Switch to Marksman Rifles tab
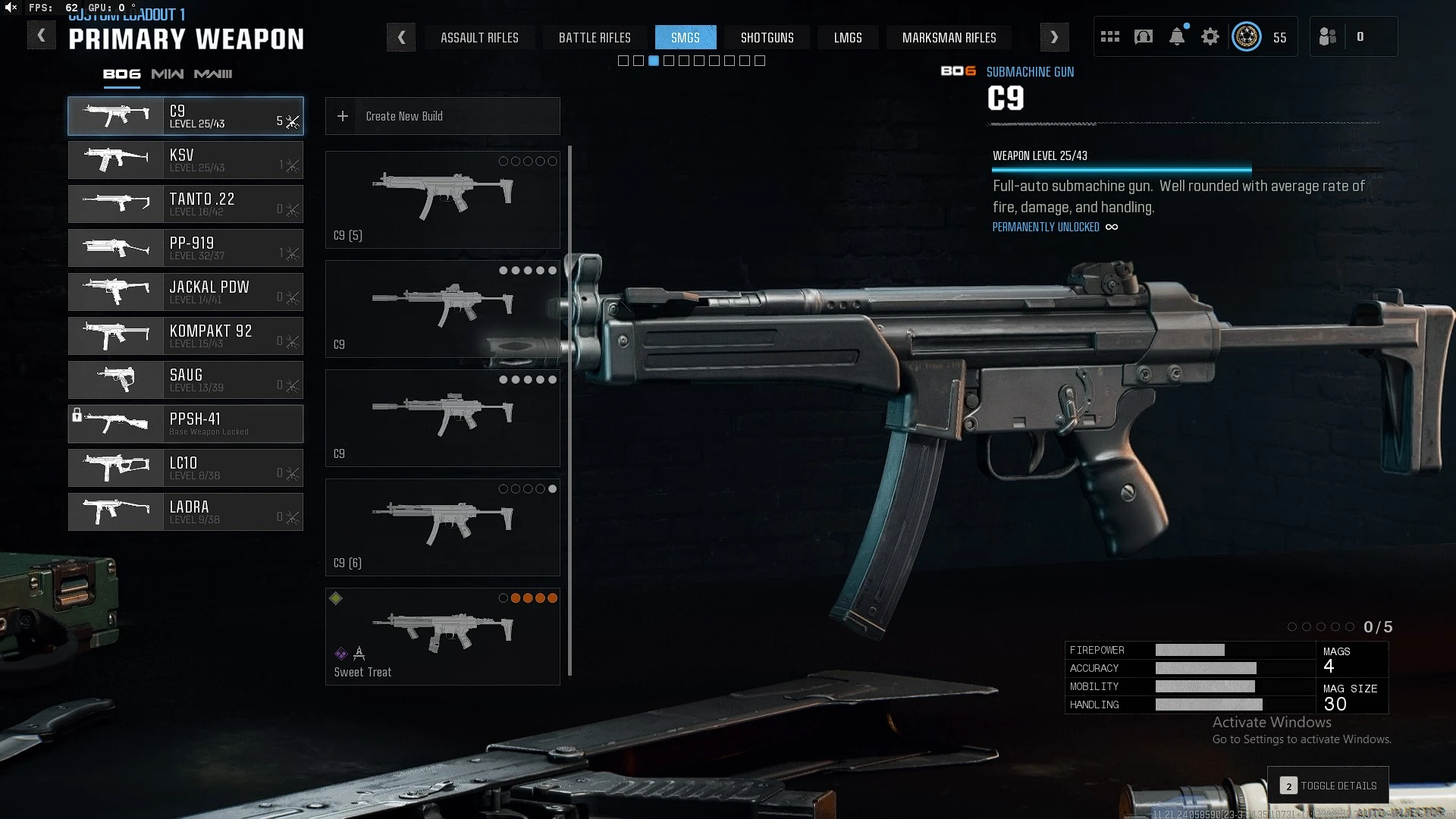Image resolution: width=1456 pixels, height=819 pixels. pyautogui.click(x=949, y=37)
